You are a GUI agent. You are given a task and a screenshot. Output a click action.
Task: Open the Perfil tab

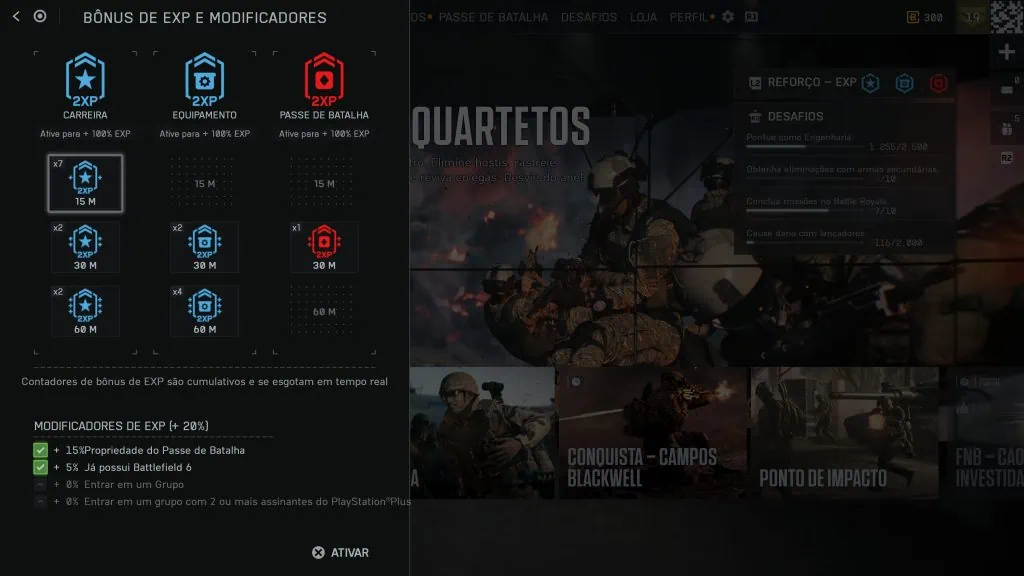(x=688, y=17)
